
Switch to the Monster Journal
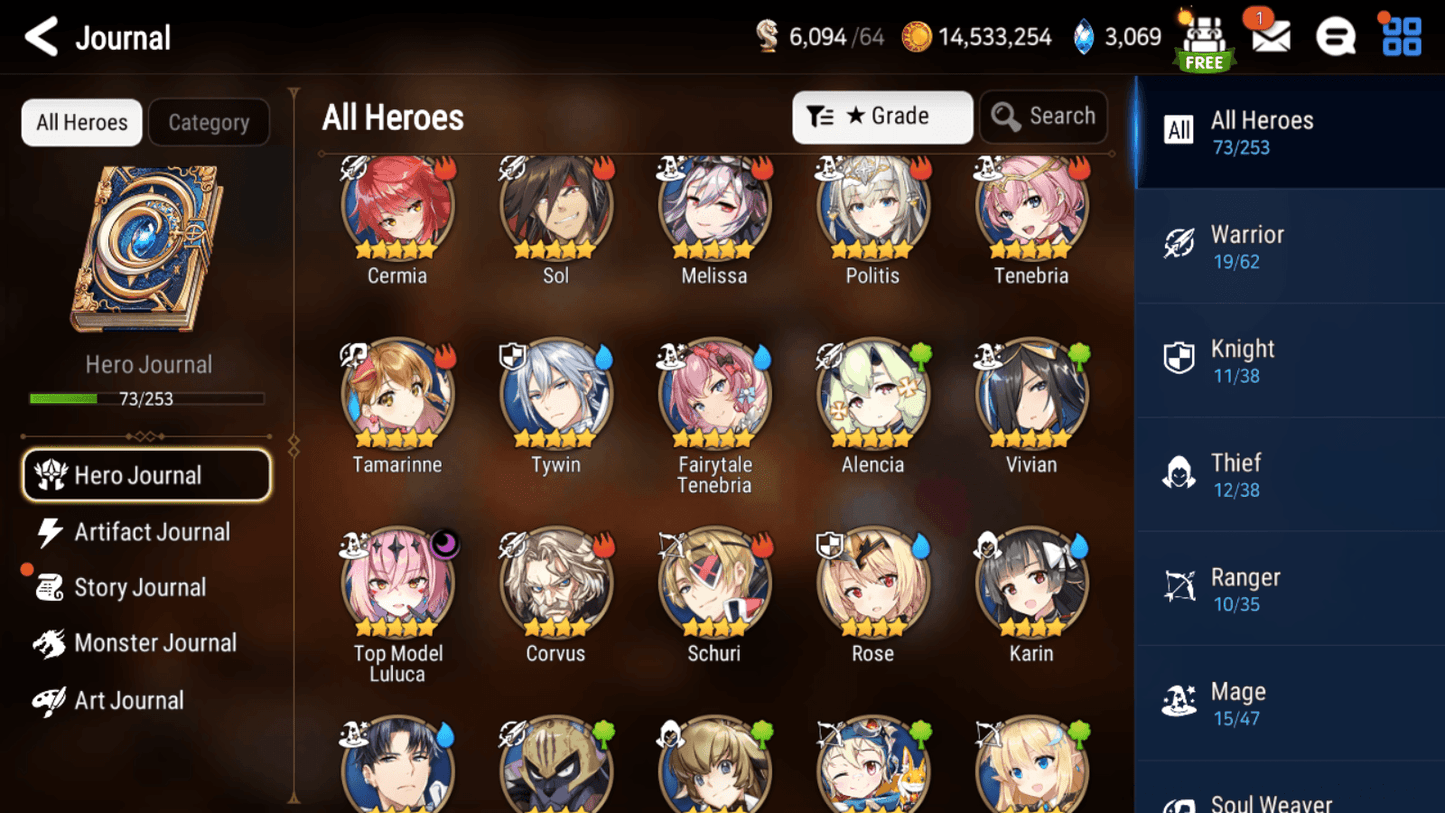coord(155,643)
